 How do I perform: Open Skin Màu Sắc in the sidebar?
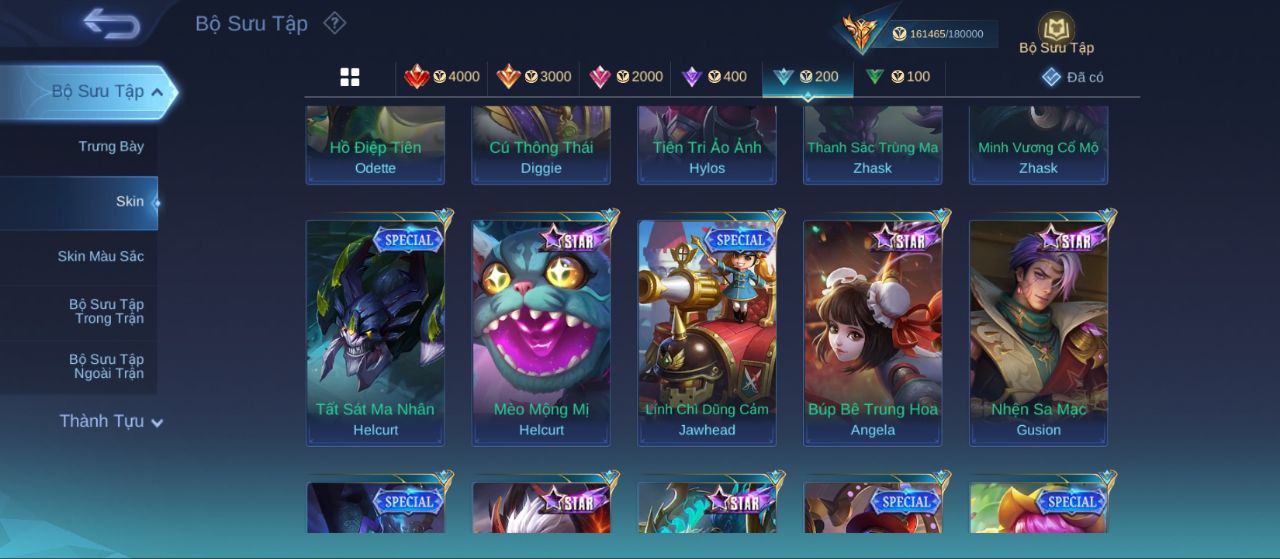coord(100,257)
